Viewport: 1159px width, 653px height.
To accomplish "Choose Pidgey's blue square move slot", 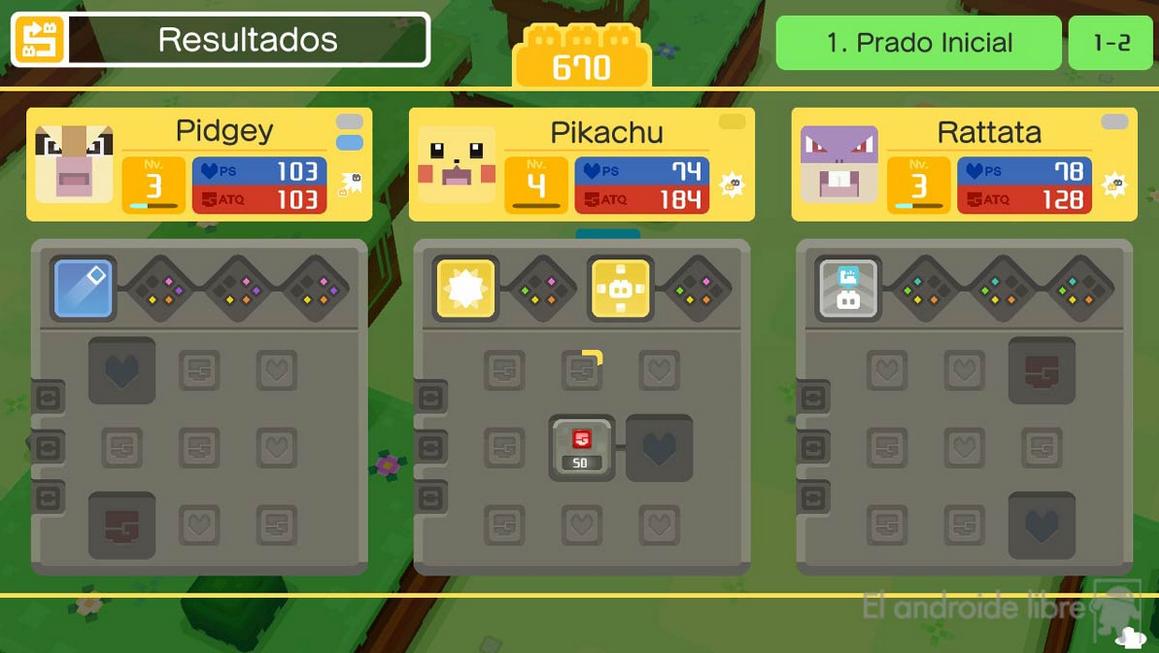I will coord(83,289).
